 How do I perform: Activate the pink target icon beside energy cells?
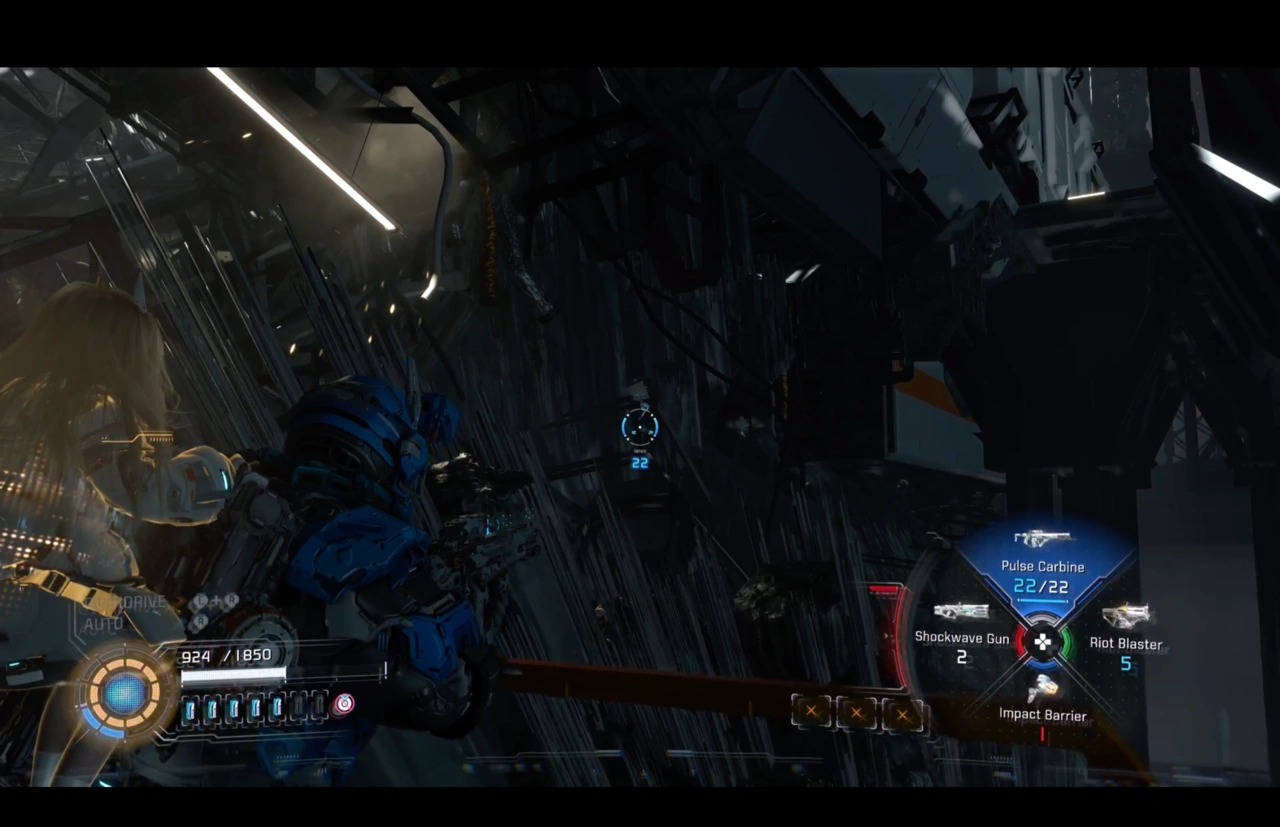click(343, 704)
